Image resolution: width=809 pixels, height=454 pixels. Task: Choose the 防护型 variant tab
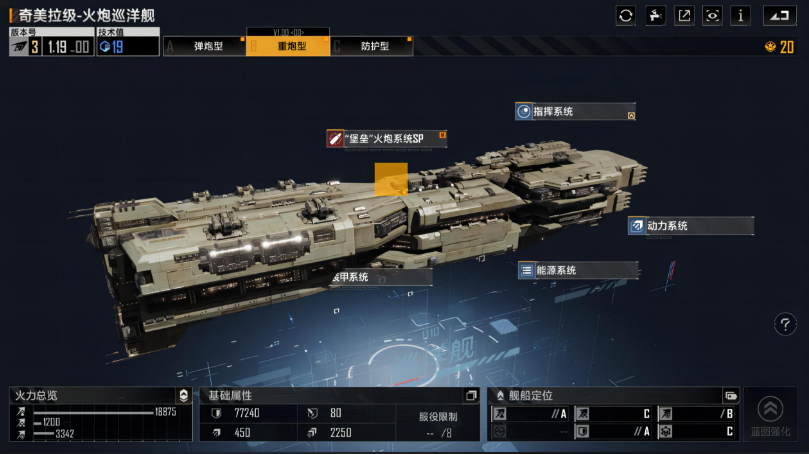point(374,46)
